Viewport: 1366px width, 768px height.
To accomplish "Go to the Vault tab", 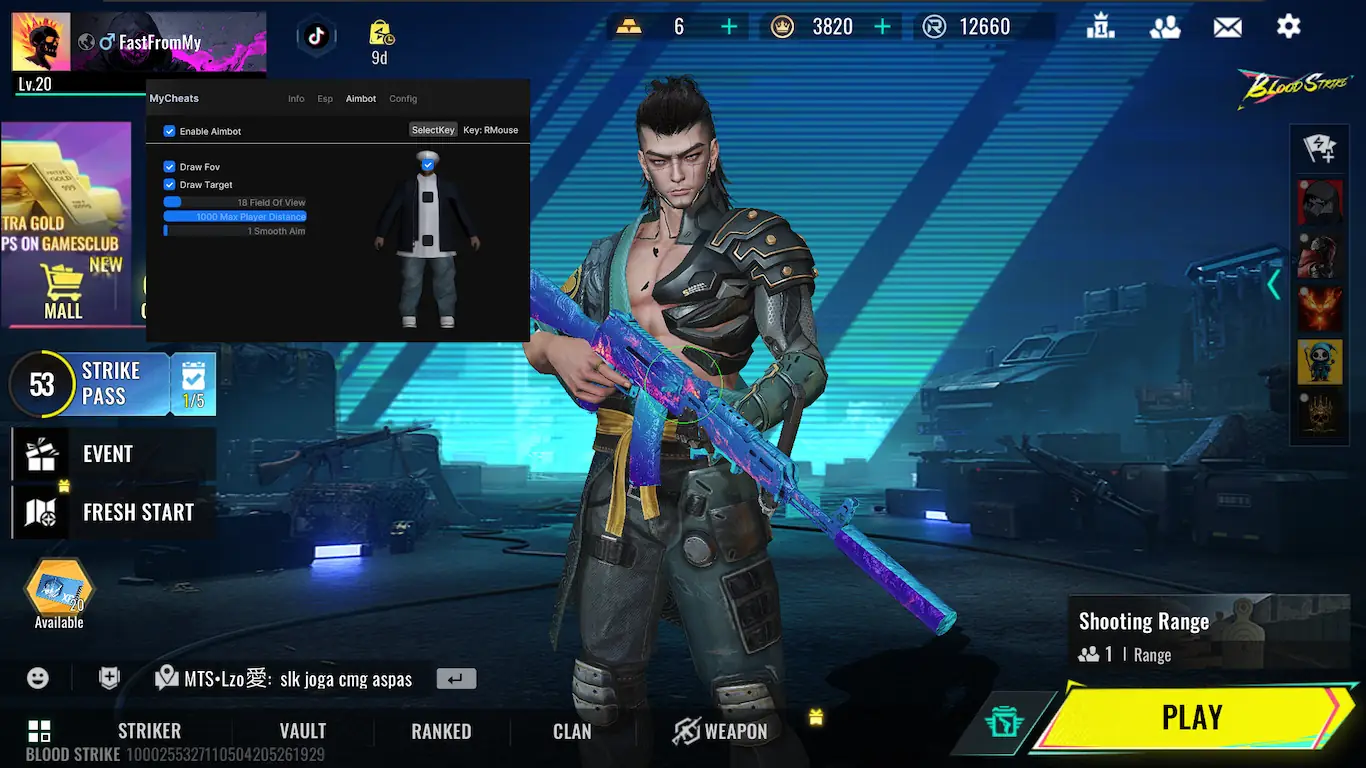I will point(303,731).
